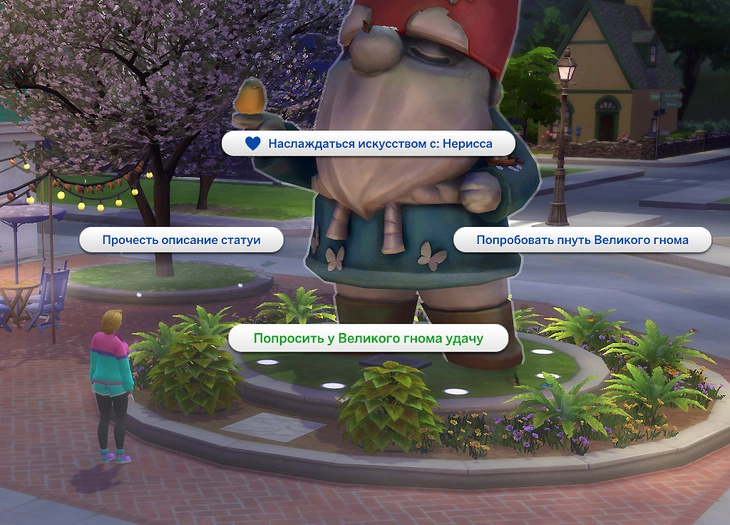Pick 'Попробовать пнуть Великого гнома' option
The image size is (730, 525).
[x=583, y=240]
